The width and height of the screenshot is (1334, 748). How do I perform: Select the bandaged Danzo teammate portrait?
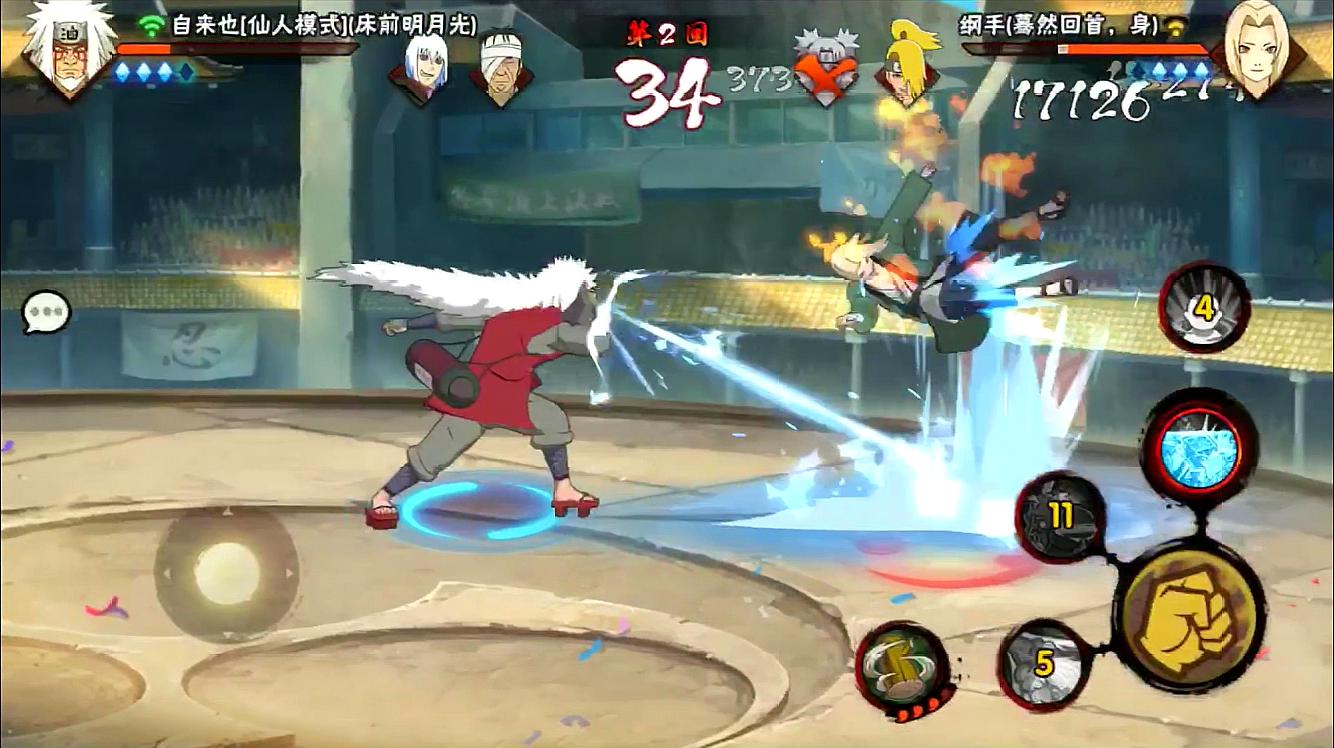(x=501, y=68)
